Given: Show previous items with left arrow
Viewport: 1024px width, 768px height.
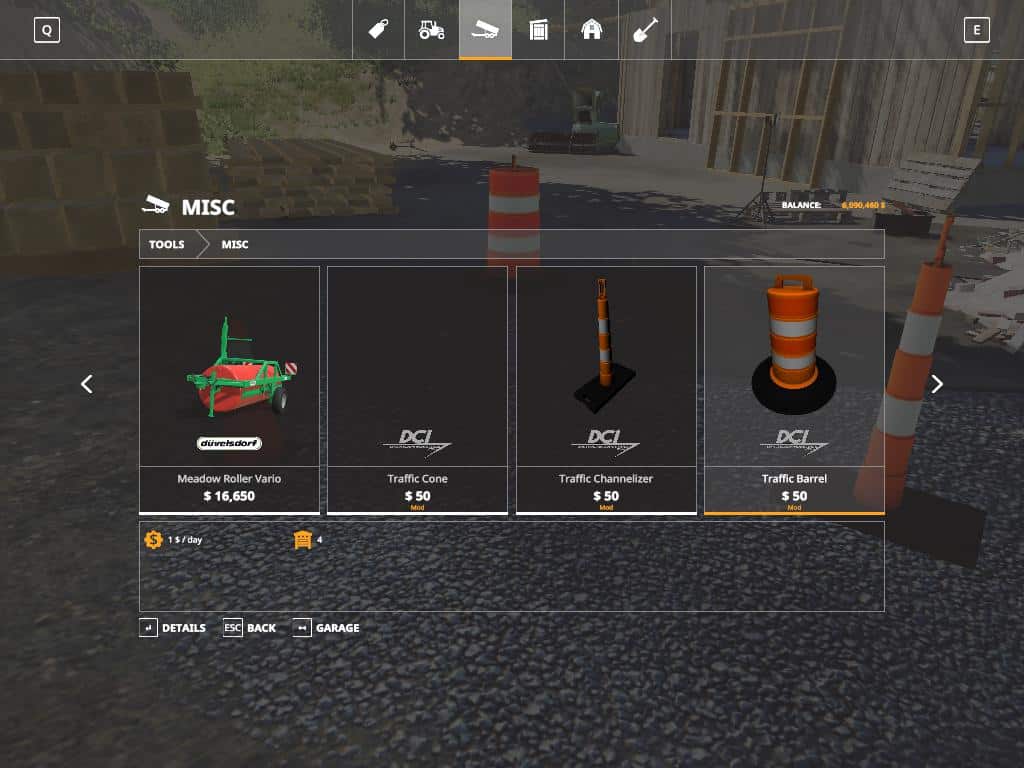Looking at the screenshot, I should pos(87,384).
